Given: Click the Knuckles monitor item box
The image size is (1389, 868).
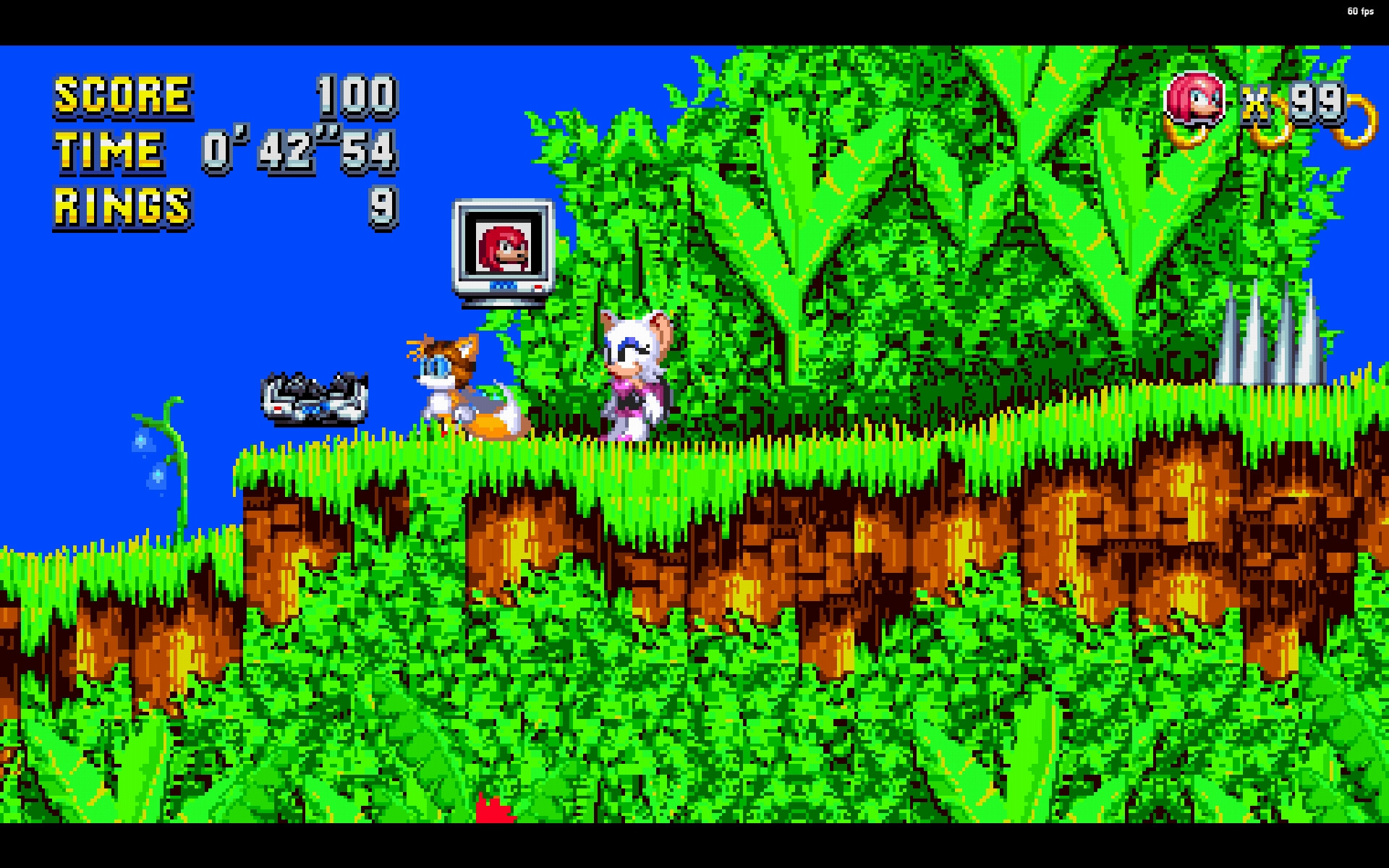Looking at the screenshot, I should (503, 250).
